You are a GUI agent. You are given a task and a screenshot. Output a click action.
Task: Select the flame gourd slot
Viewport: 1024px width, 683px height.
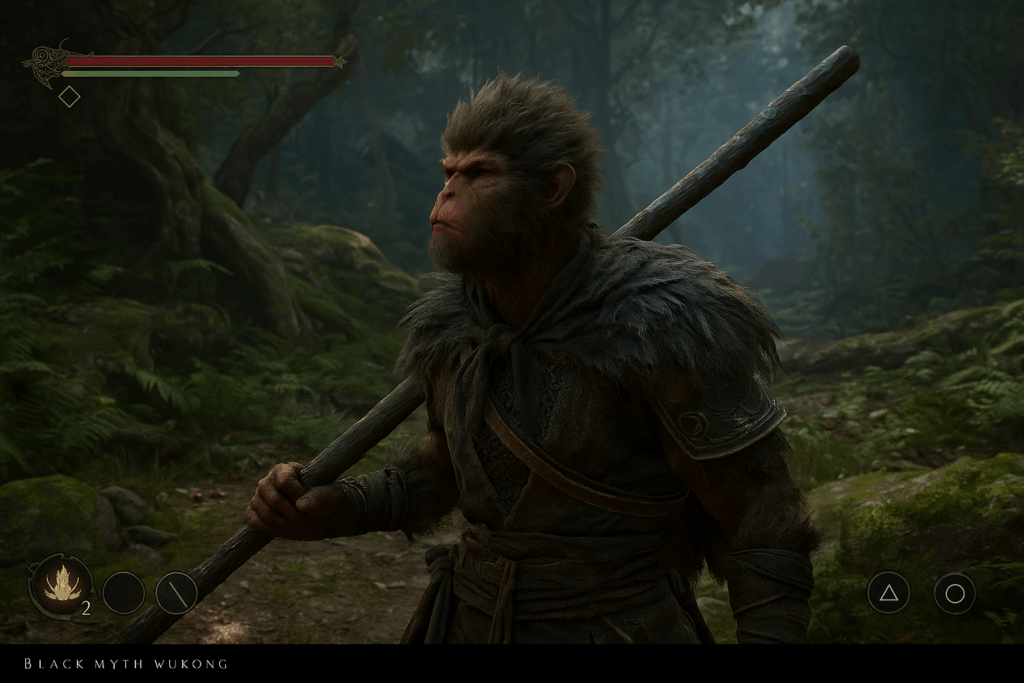point(62,585)
